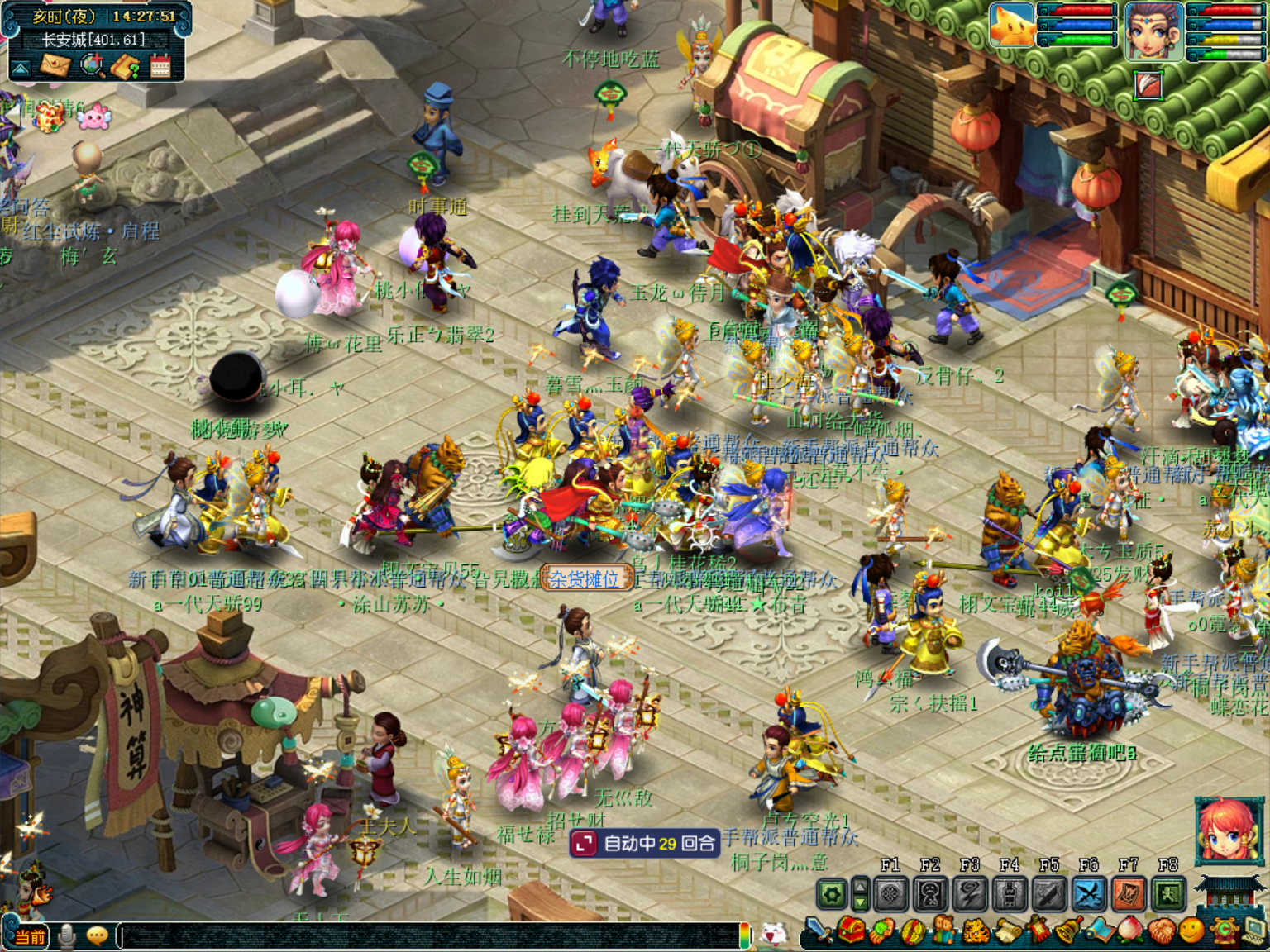The width and height of the screenshot is (1270, 952).
Task: Click the pink winged pet icon
Action: (93, 116)
